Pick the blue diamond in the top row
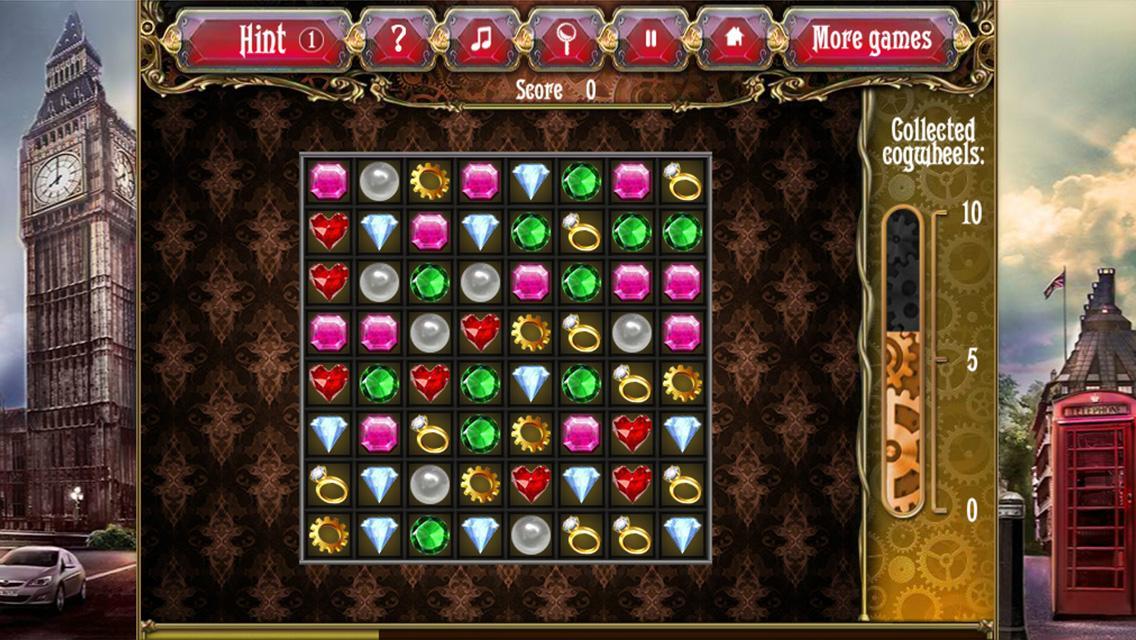The height and width of the screenshot is (640, 1136). point(531,181)
